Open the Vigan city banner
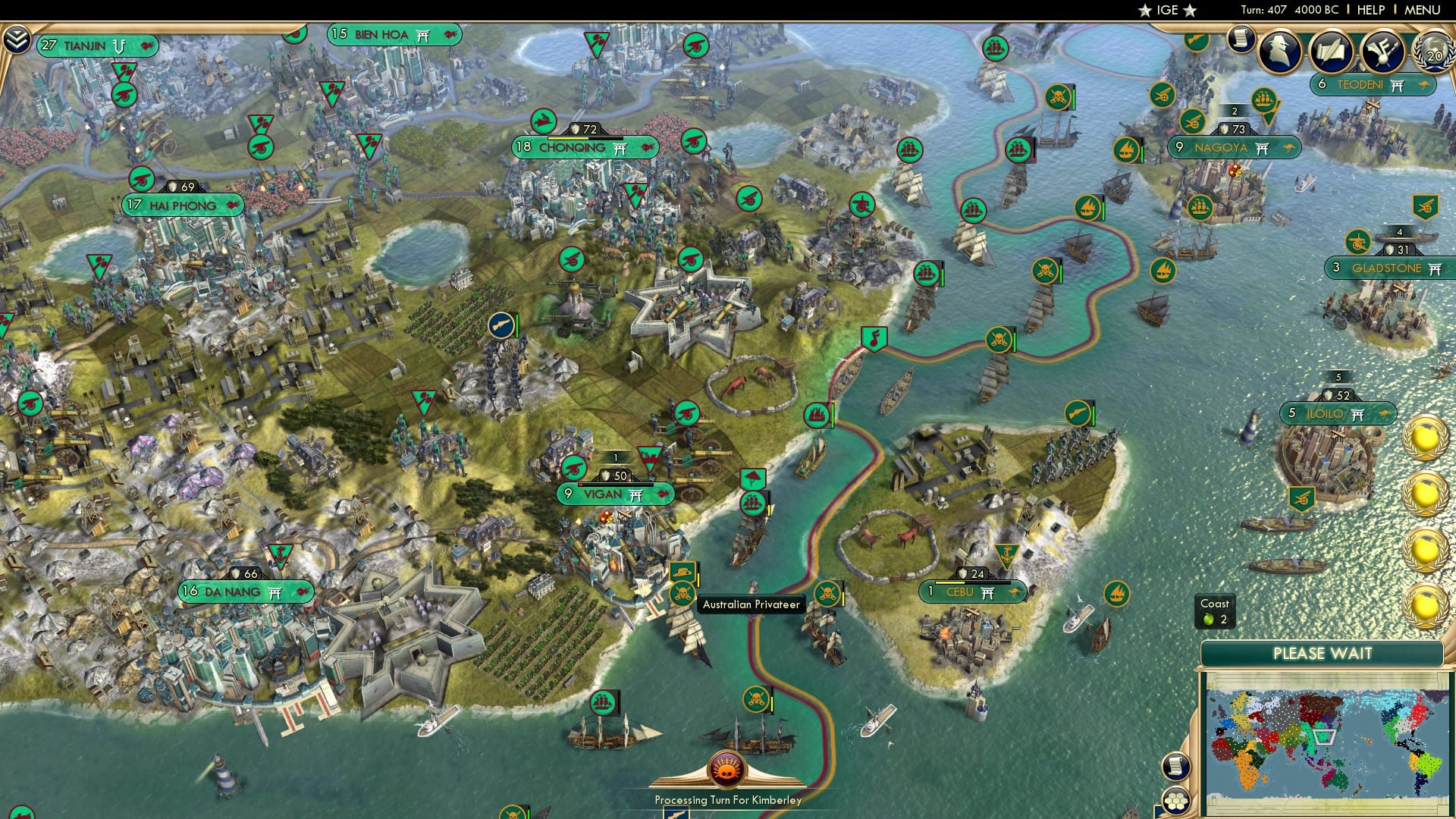This screenshot has width=1456, height=819. coord(613,494)
